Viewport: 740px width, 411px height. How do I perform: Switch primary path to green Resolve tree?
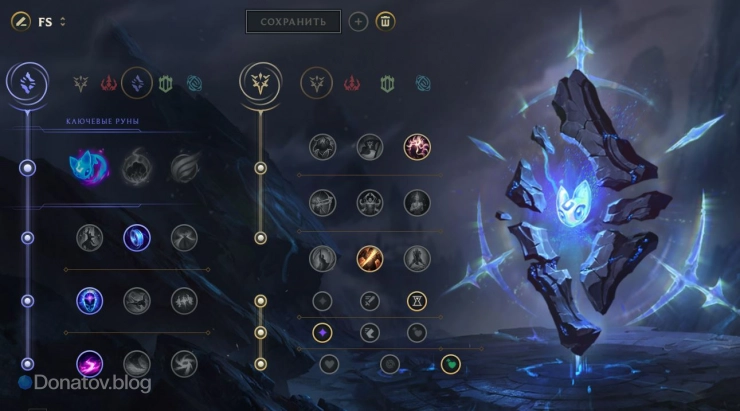165,84
